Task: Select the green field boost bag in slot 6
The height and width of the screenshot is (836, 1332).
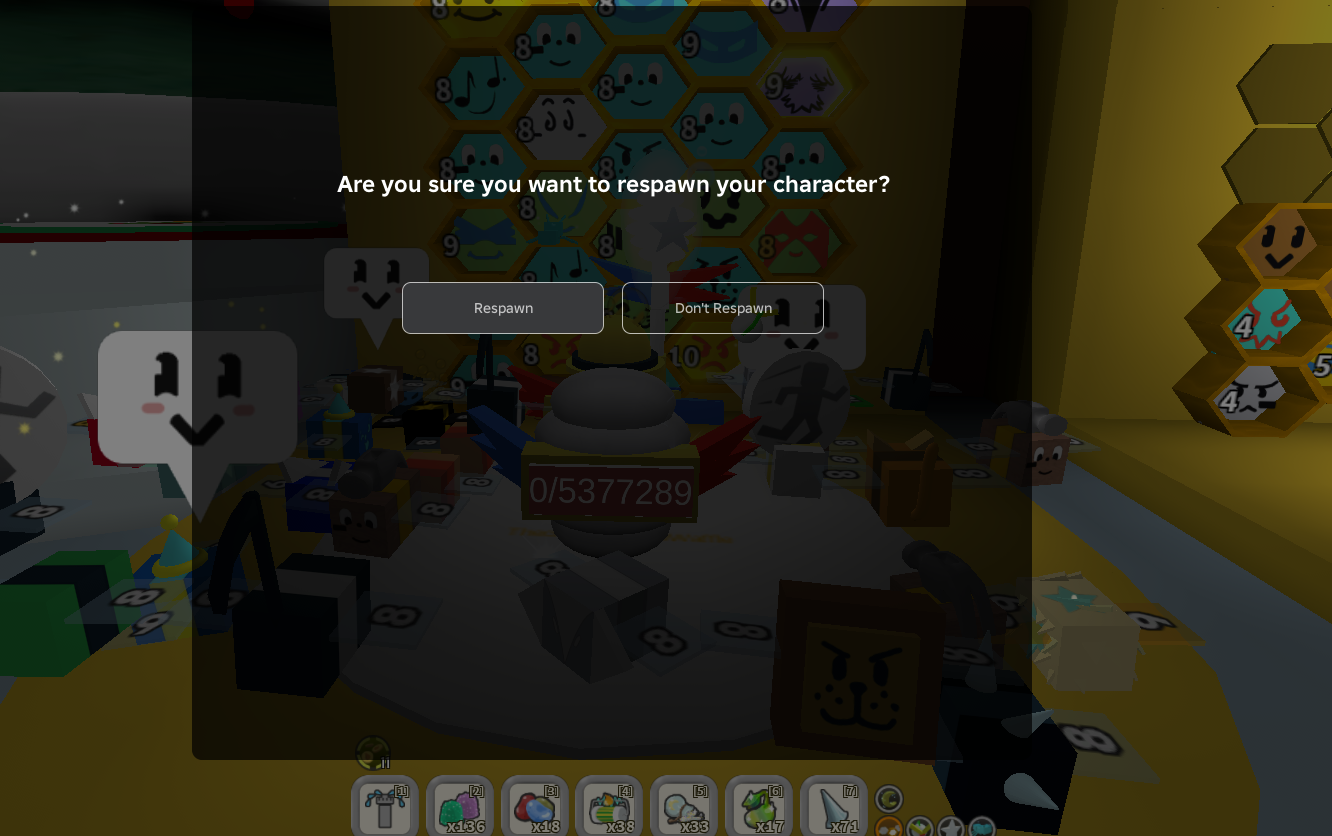Action: coord(759,808)
